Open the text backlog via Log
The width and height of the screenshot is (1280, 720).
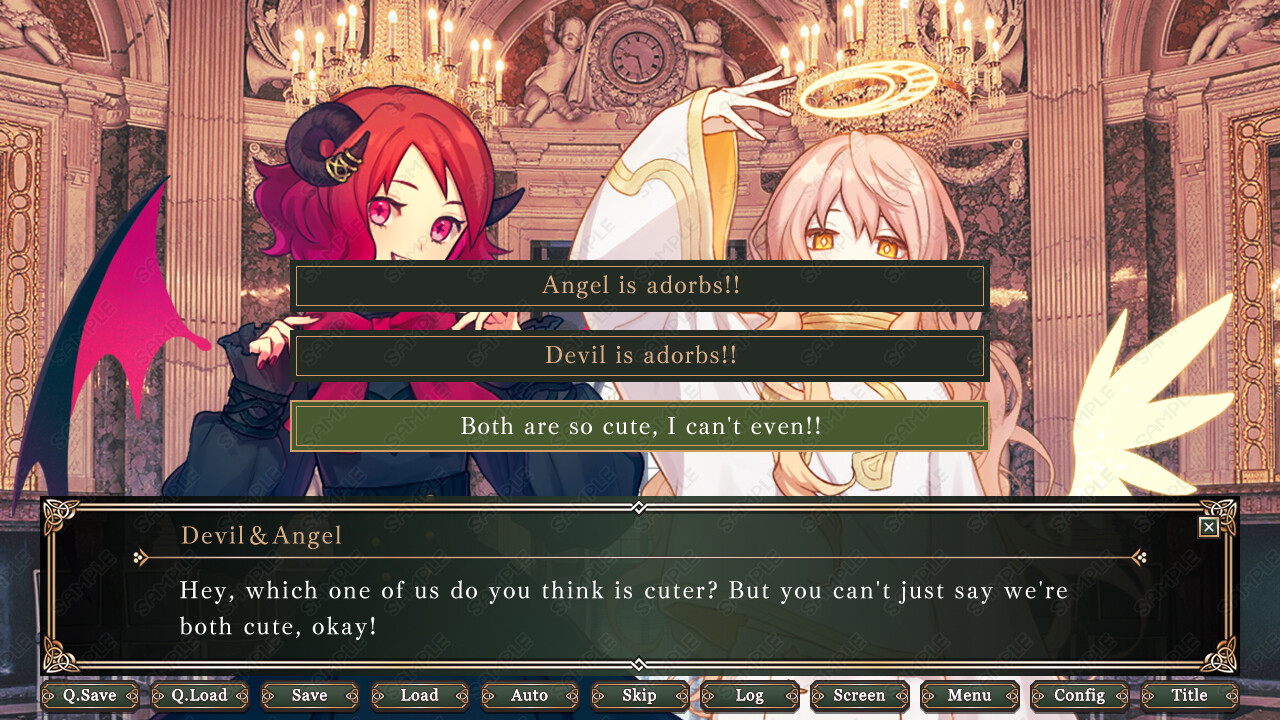click(750, 695)
